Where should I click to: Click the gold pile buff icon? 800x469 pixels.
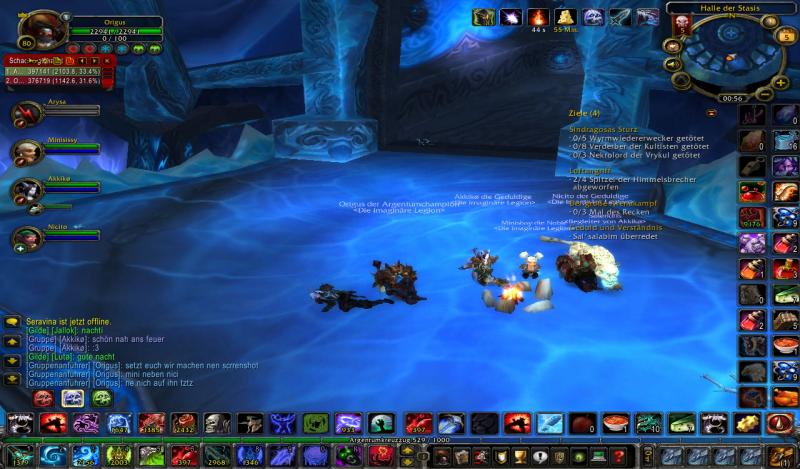pos(565,17)
